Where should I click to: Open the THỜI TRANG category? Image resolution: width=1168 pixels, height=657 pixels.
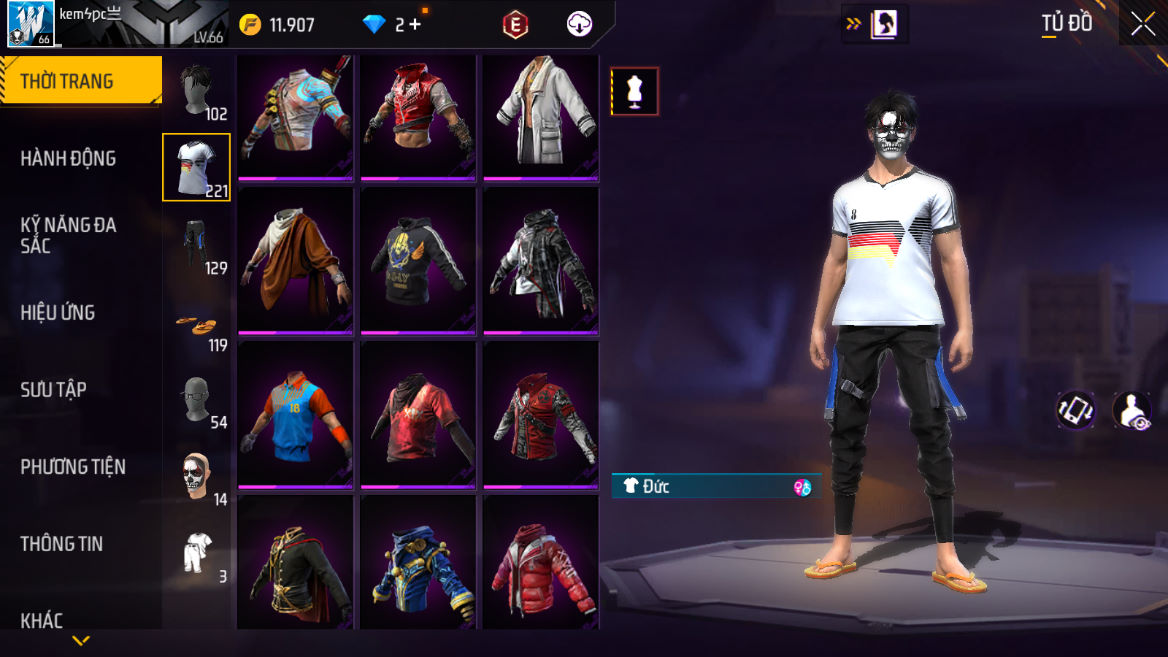80,81
